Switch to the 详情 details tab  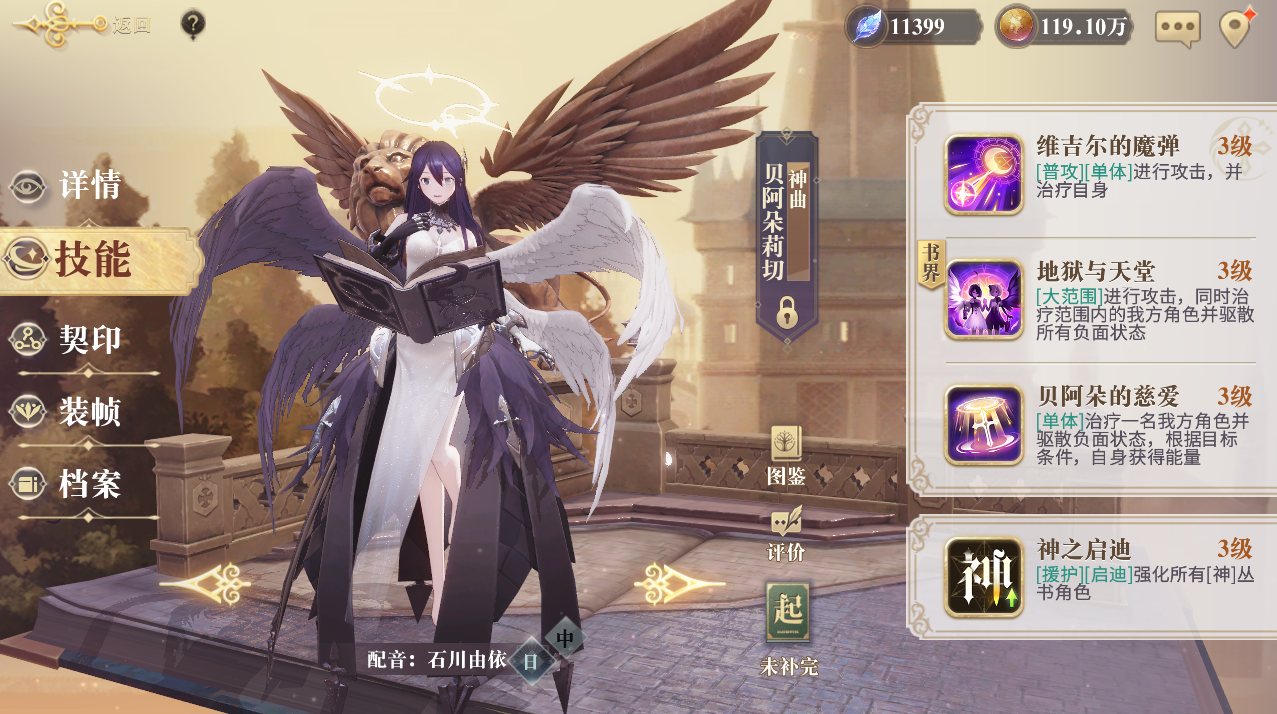pos(70,186)
